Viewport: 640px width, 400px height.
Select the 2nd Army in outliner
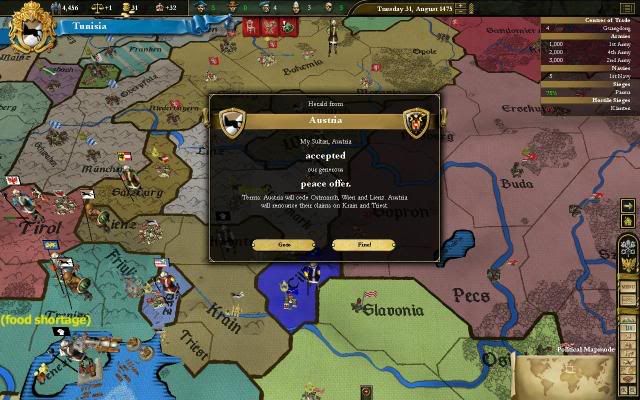coord(608,60)
